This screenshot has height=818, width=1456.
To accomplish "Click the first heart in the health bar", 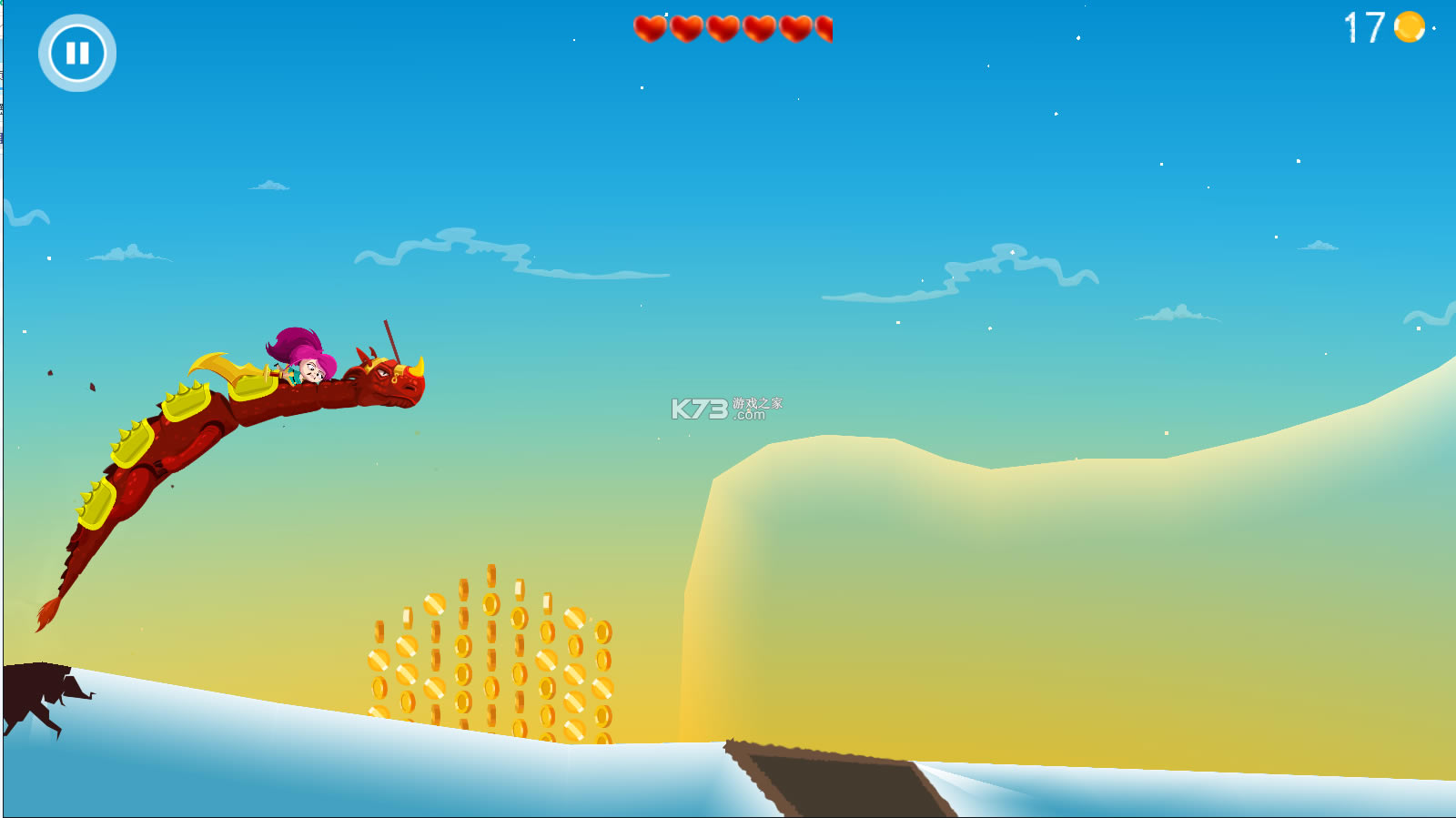I will (652, 28).
